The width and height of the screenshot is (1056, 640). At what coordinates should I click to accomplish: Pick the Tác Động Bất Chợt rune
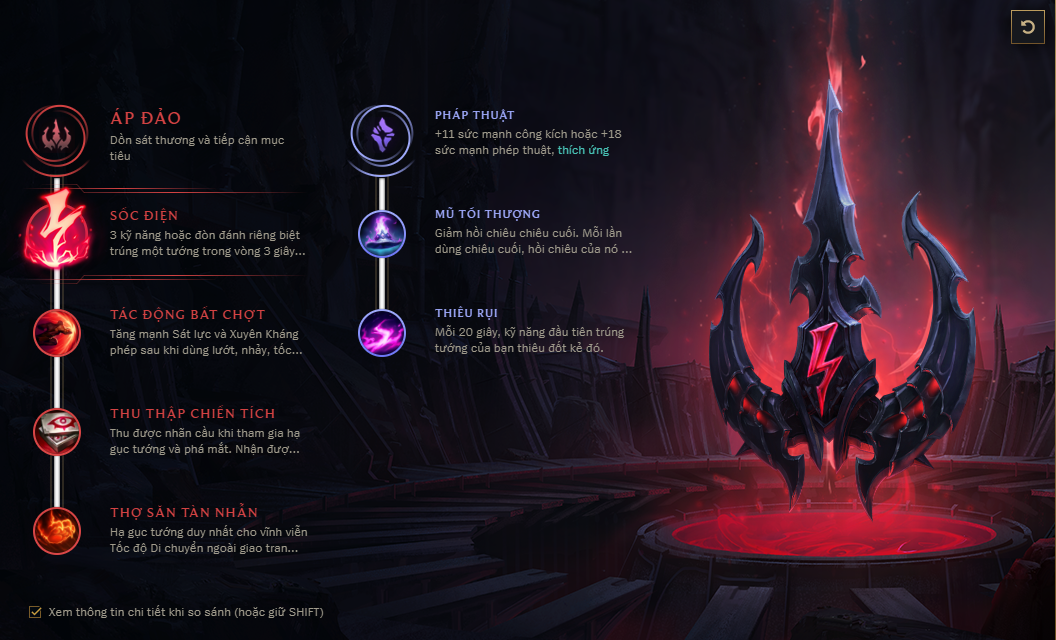[x=57, y=332]
